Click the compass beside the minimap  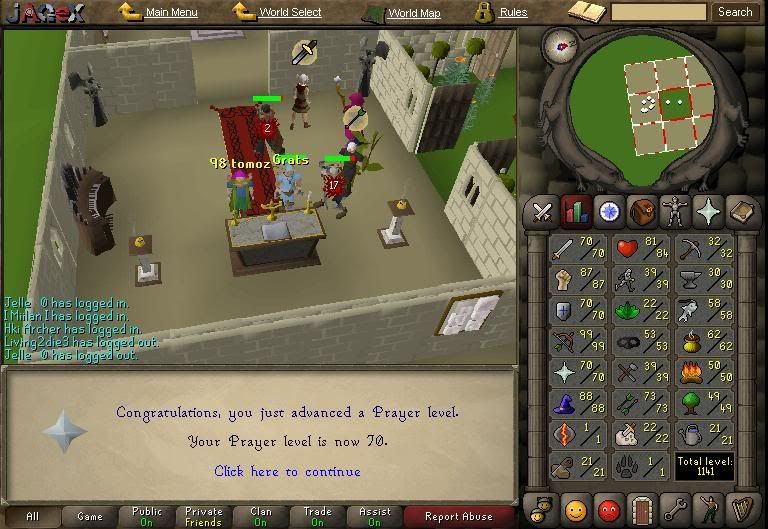[564, 48]
